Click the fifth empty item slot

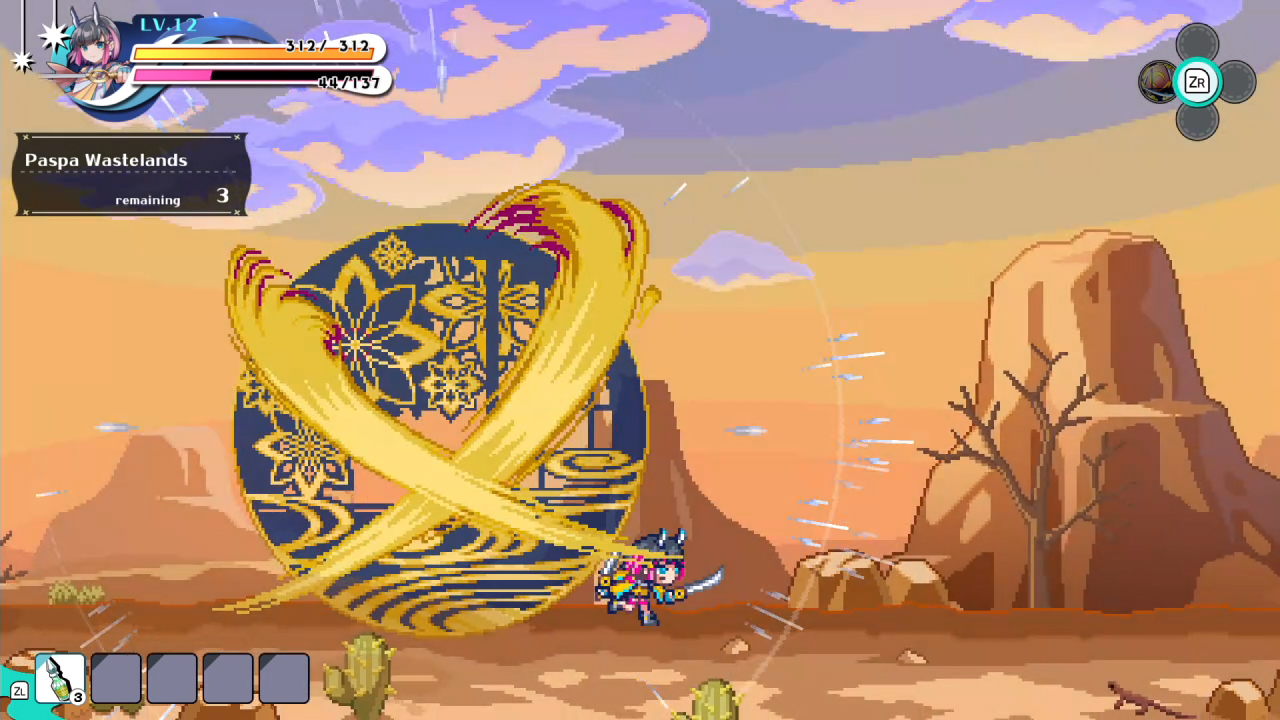[284, 676]
